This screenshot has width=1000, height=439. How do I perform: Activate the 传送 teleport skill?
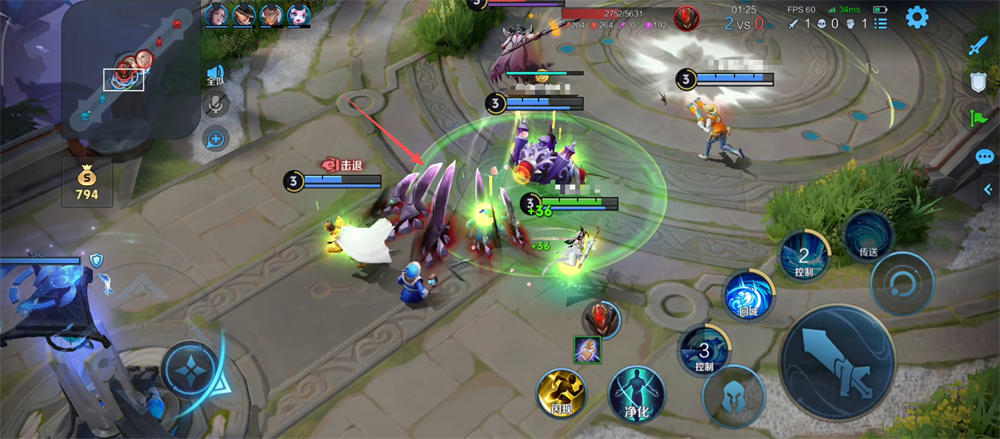click(866, 237)
